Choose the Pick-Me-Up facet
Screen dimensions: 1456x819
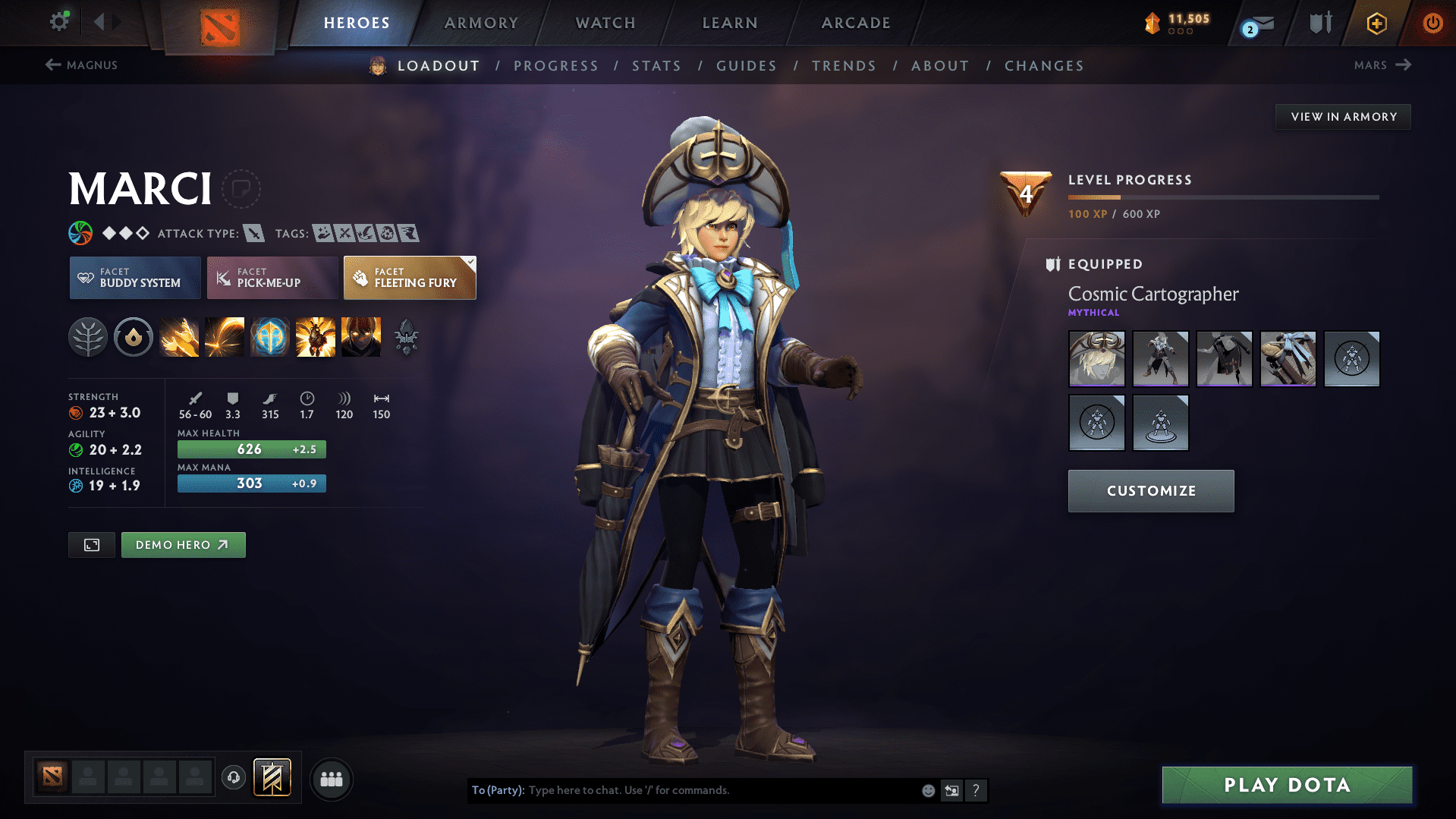click(272, 278)
